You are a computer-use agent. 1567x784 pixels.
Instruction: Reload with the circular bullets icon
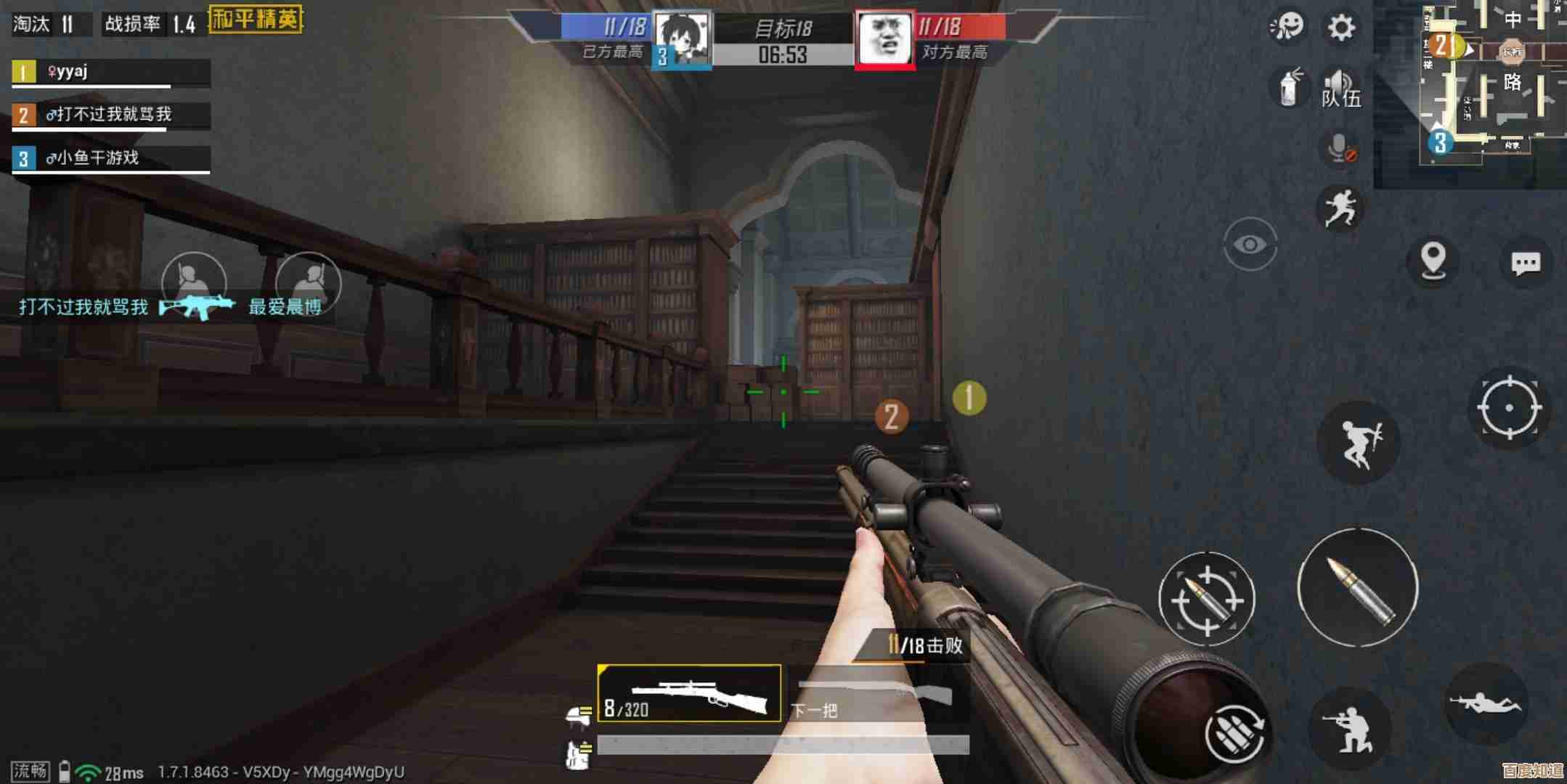click(1234, 733)
